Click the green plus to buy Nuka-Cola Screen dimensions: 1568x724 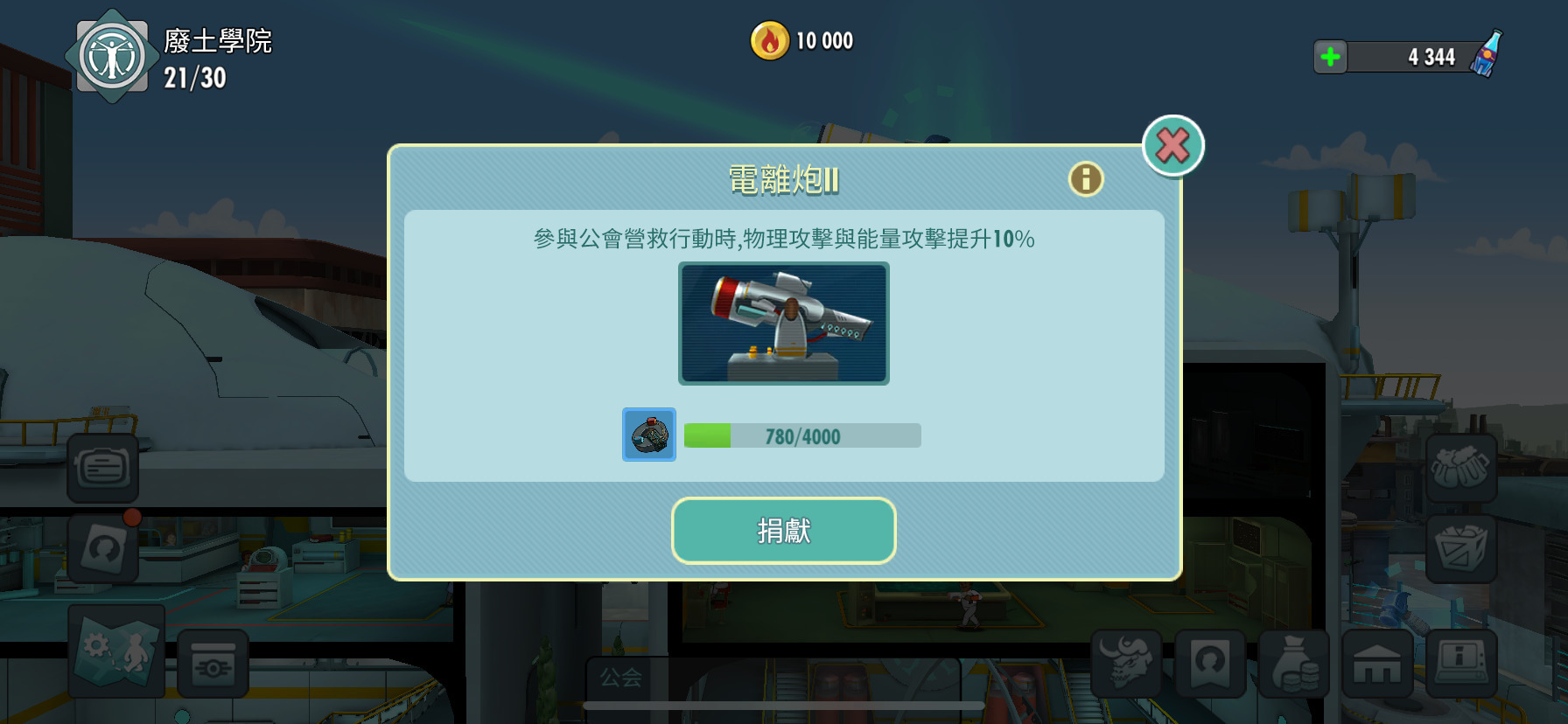pos(1330,56)
